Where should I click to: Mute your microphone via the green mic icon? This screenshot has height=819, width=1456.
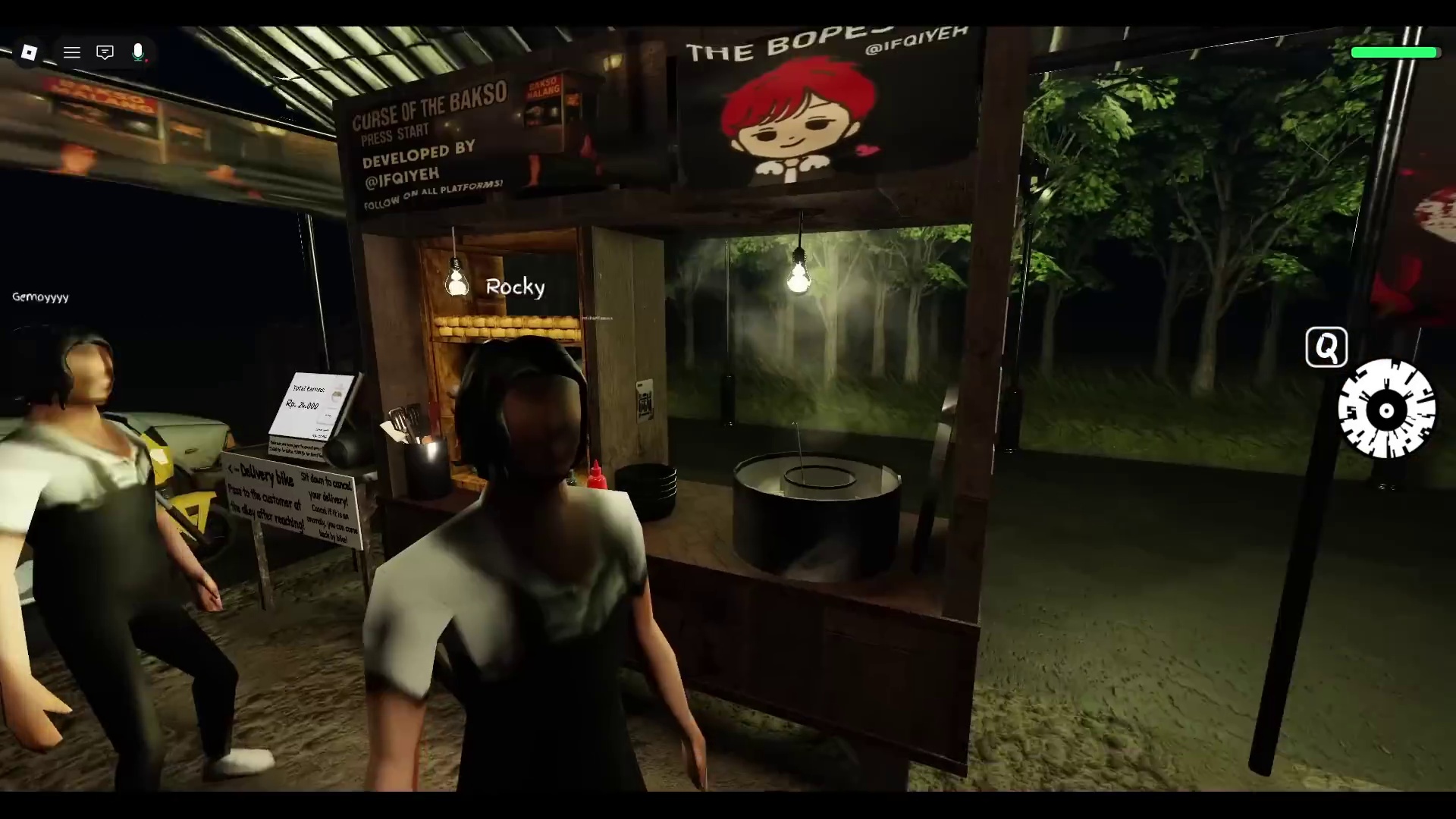click(x=138, y=52)
